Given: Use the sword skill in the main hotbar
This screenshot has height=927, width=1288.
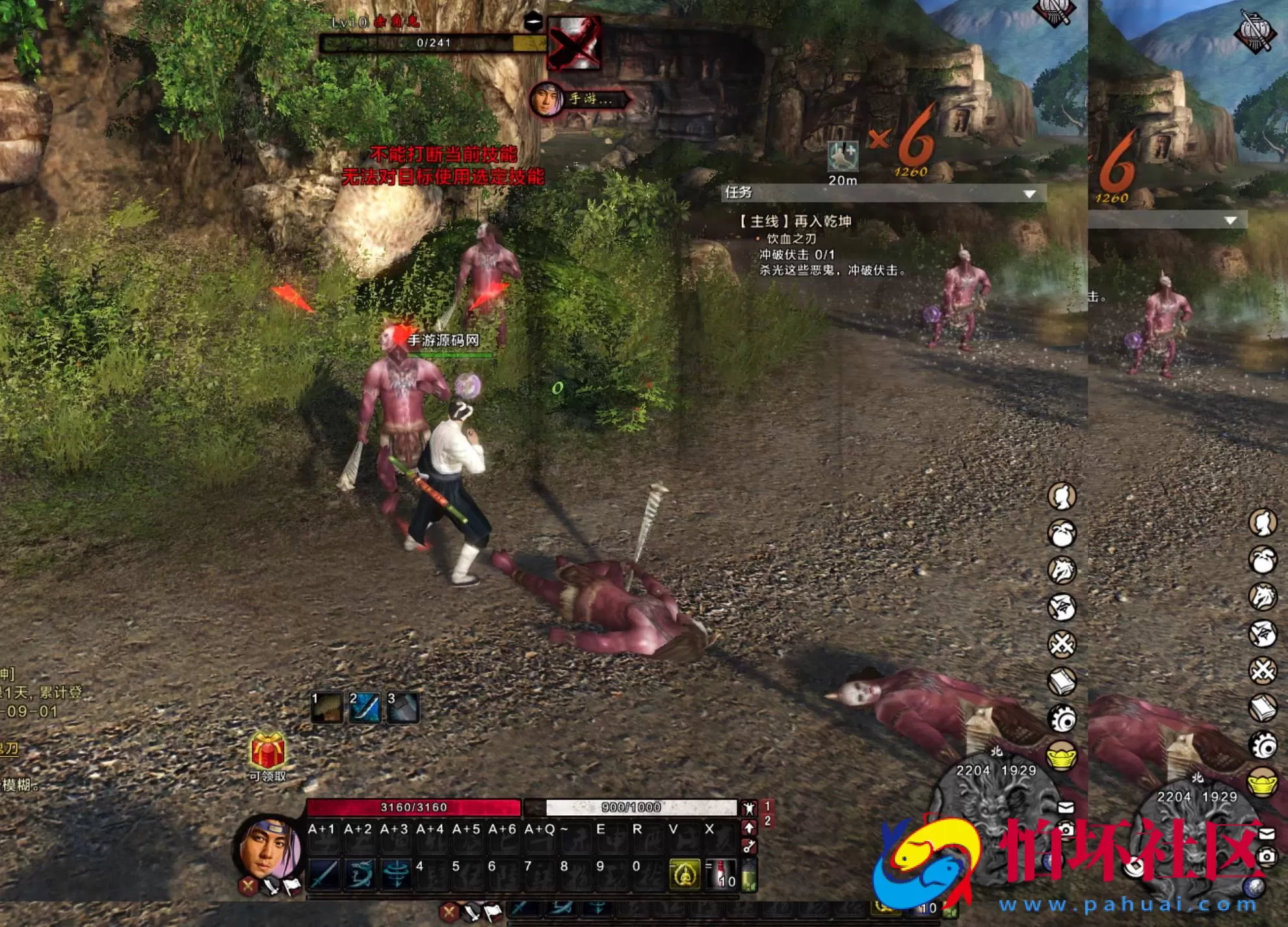Looking at the screenshot, I should [x=323, y=874].
